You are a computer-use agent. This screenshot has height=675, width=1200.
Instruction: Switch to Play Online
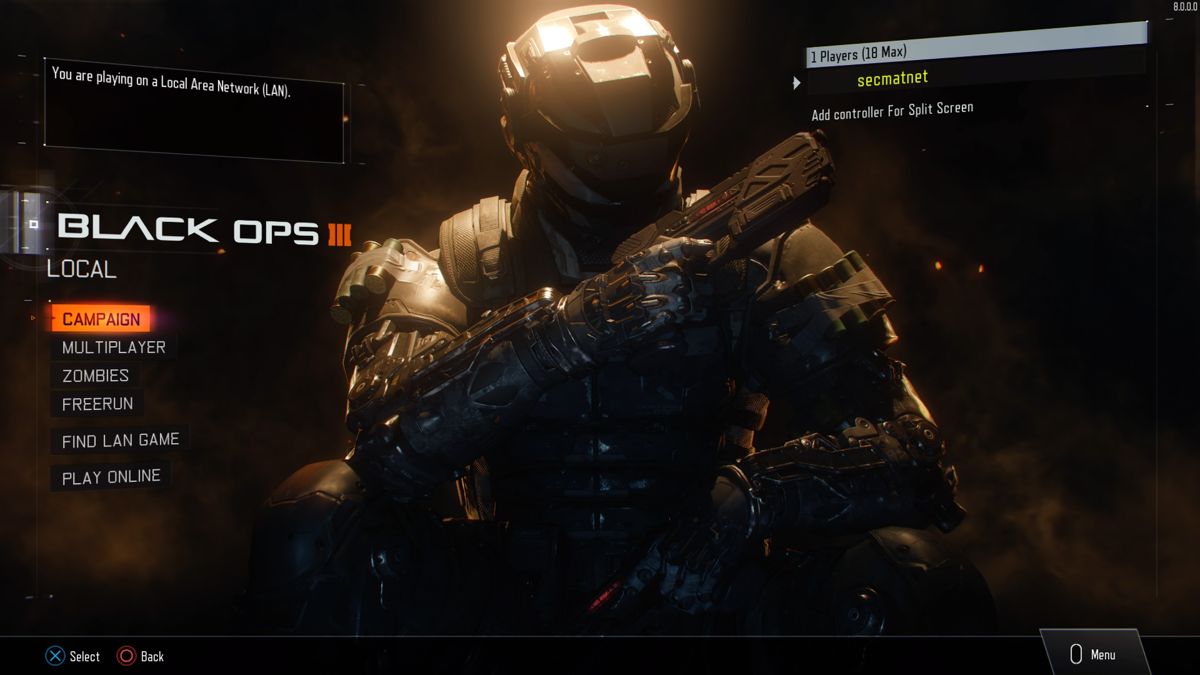tap(111, 477)
